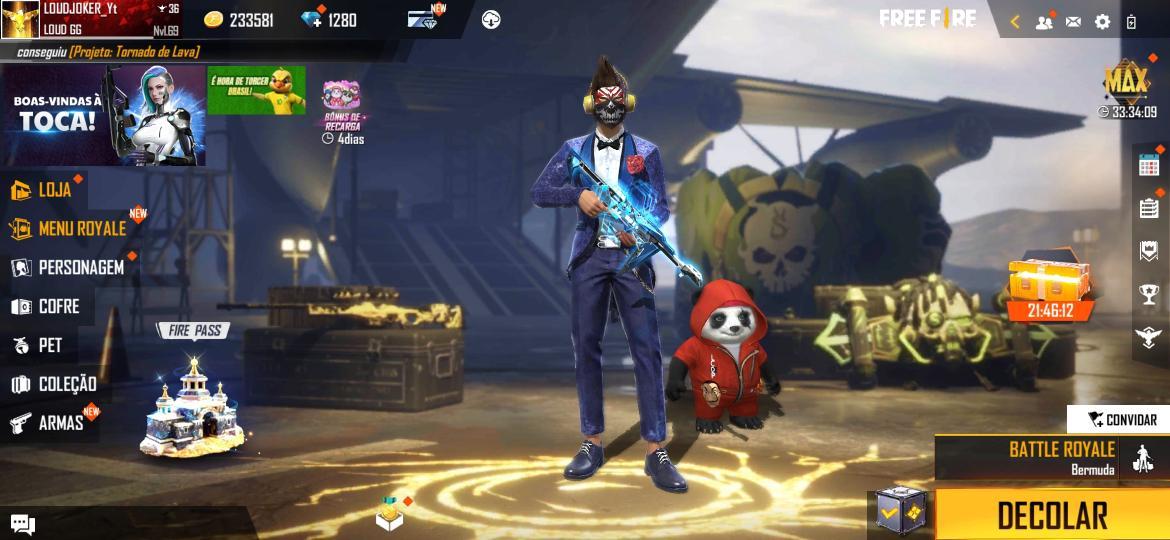Open the calendar events icon

(1149, 165)
